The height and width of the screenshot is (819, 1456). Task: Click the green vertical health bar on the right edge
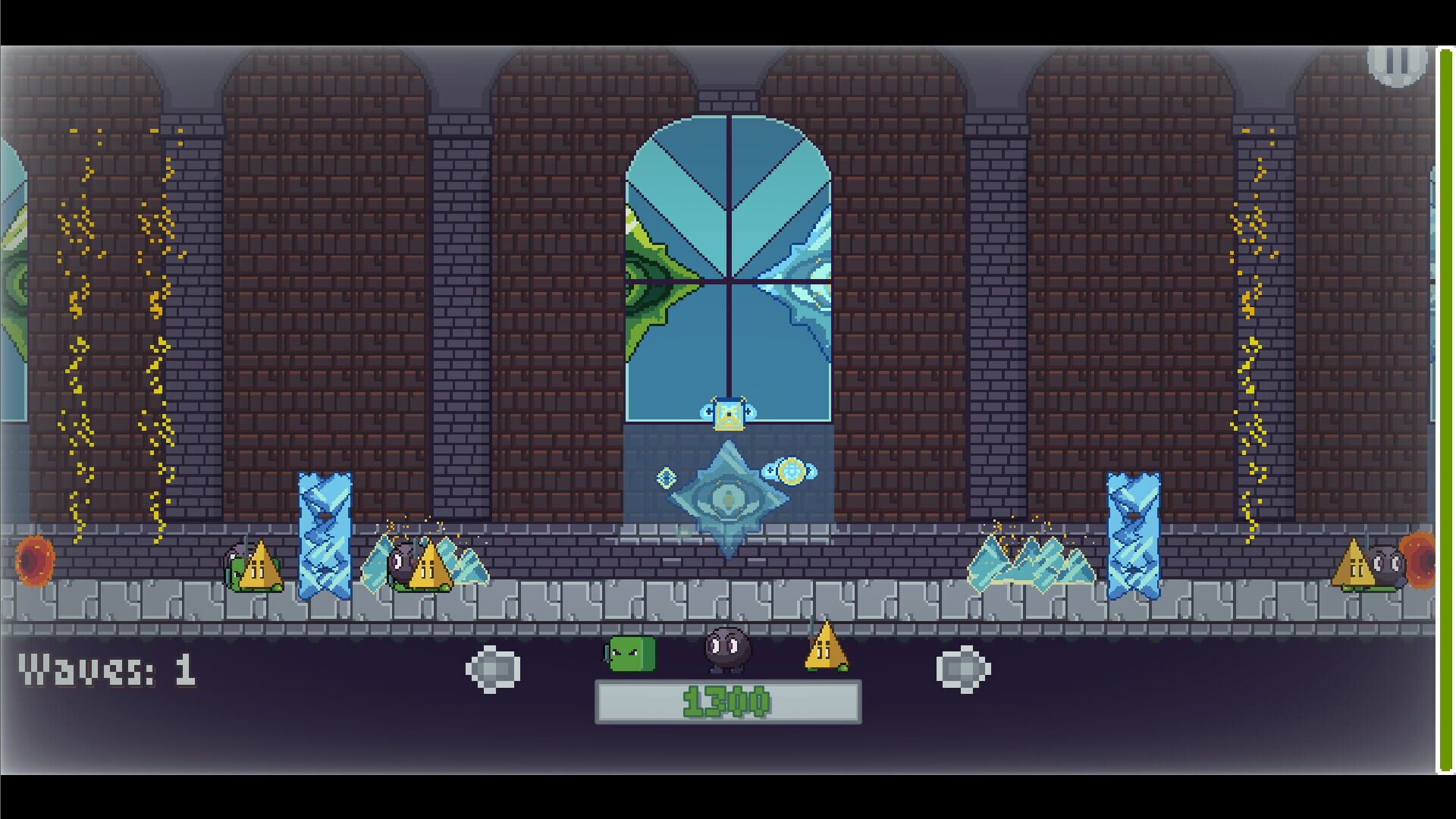click(1442, 409)
